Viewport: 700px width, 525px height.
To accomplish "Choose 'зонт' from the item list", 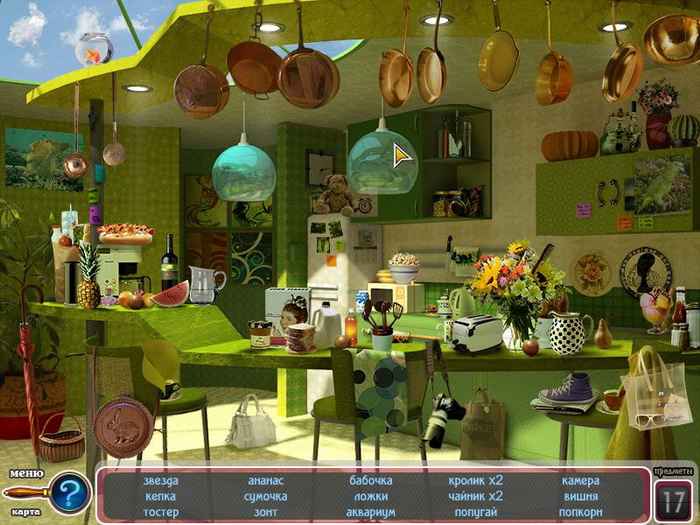I will (266, 512).
